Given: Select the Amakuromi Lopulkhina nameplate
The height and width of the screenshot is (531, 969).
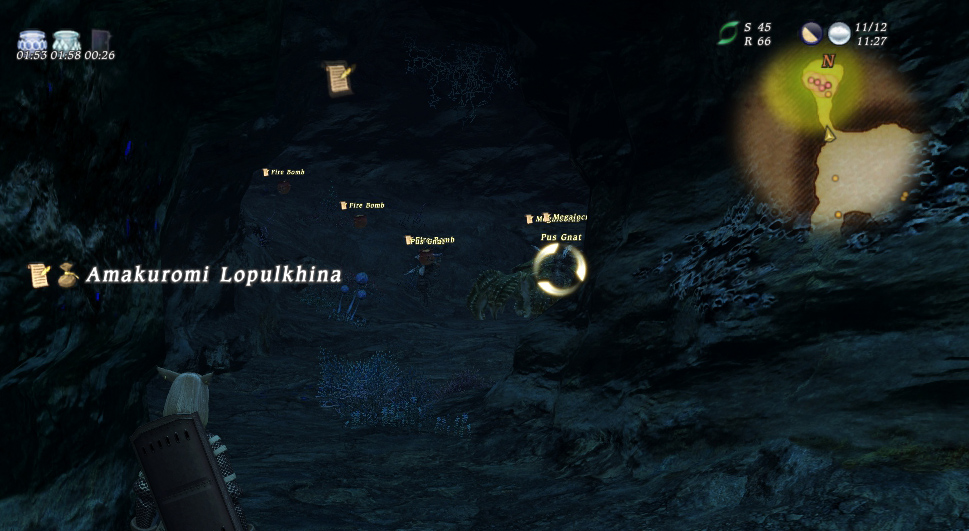Looking at the screenshot, I should [213, 275].
